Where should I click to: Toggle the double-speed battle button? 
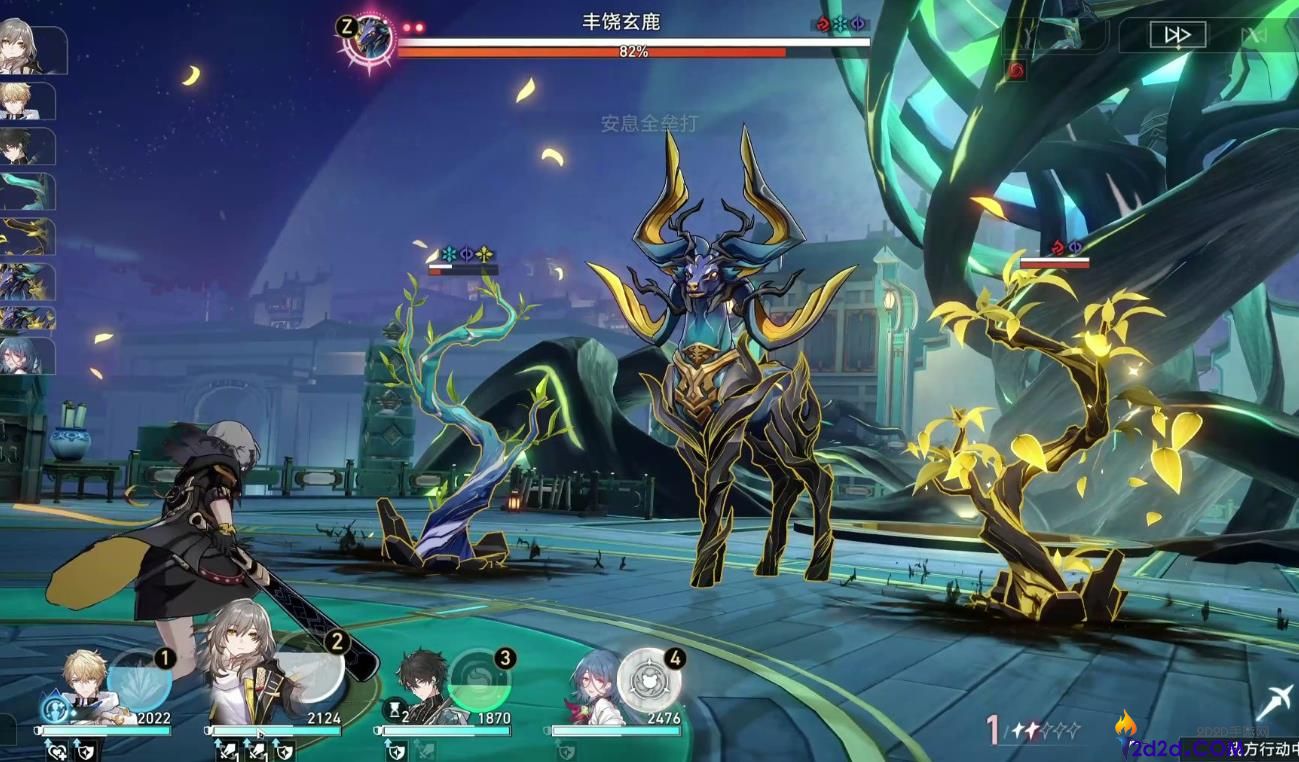(1177, 36)
